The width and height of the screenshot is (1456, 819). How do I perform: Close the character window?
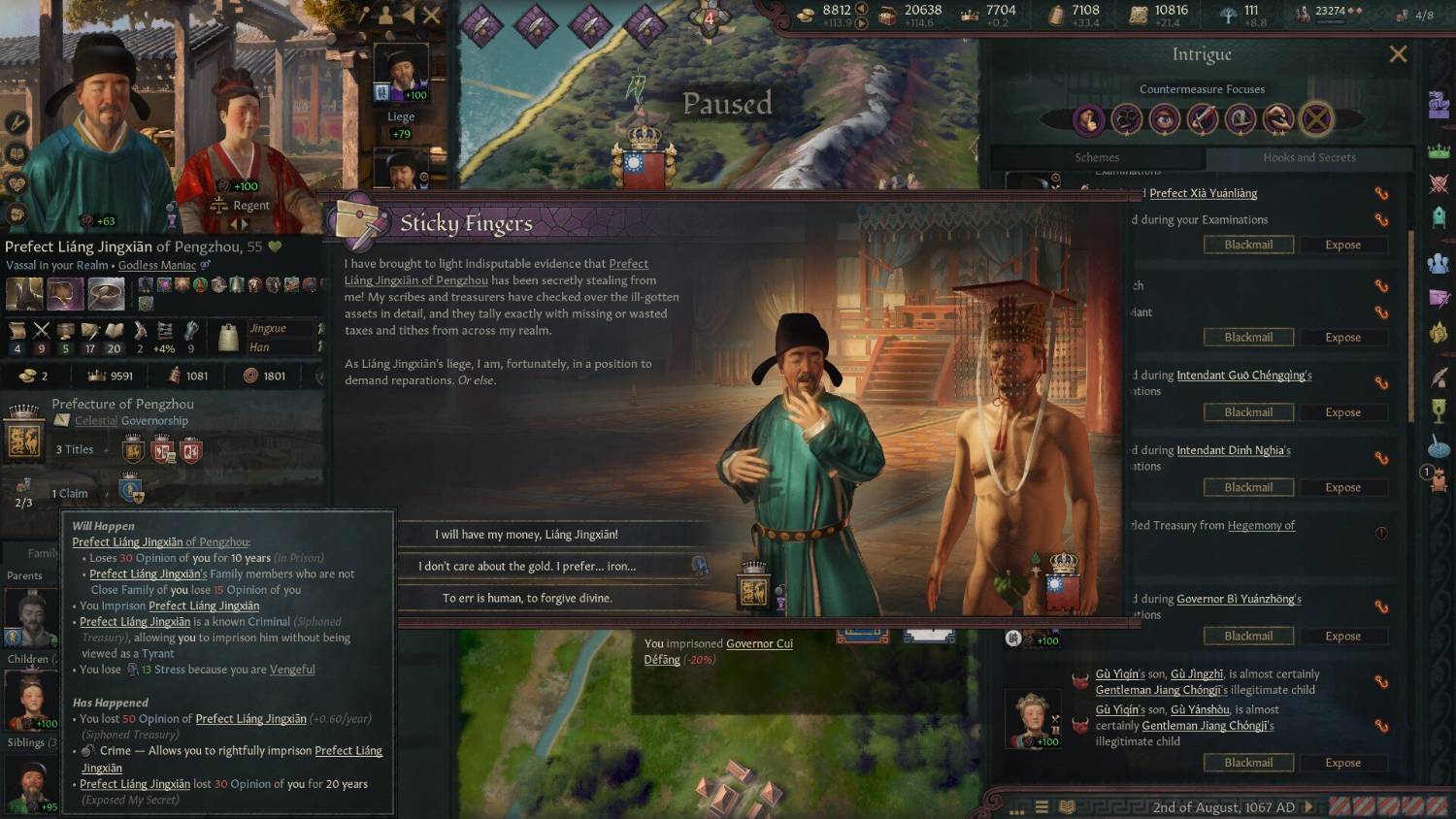click(431, 15)
